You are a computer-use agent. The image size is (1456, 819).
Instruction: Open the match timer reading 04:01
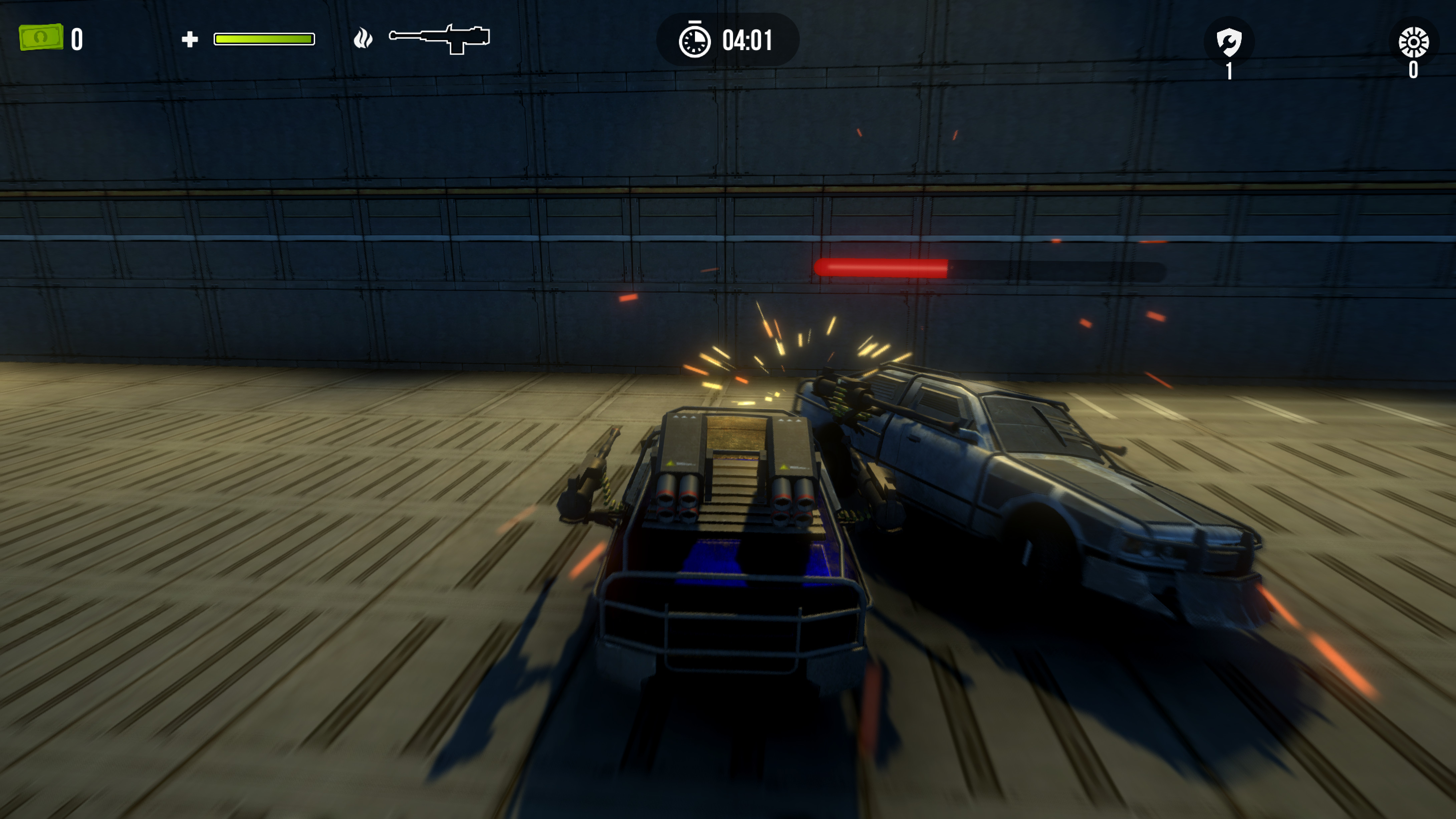[x=747, y=41]
